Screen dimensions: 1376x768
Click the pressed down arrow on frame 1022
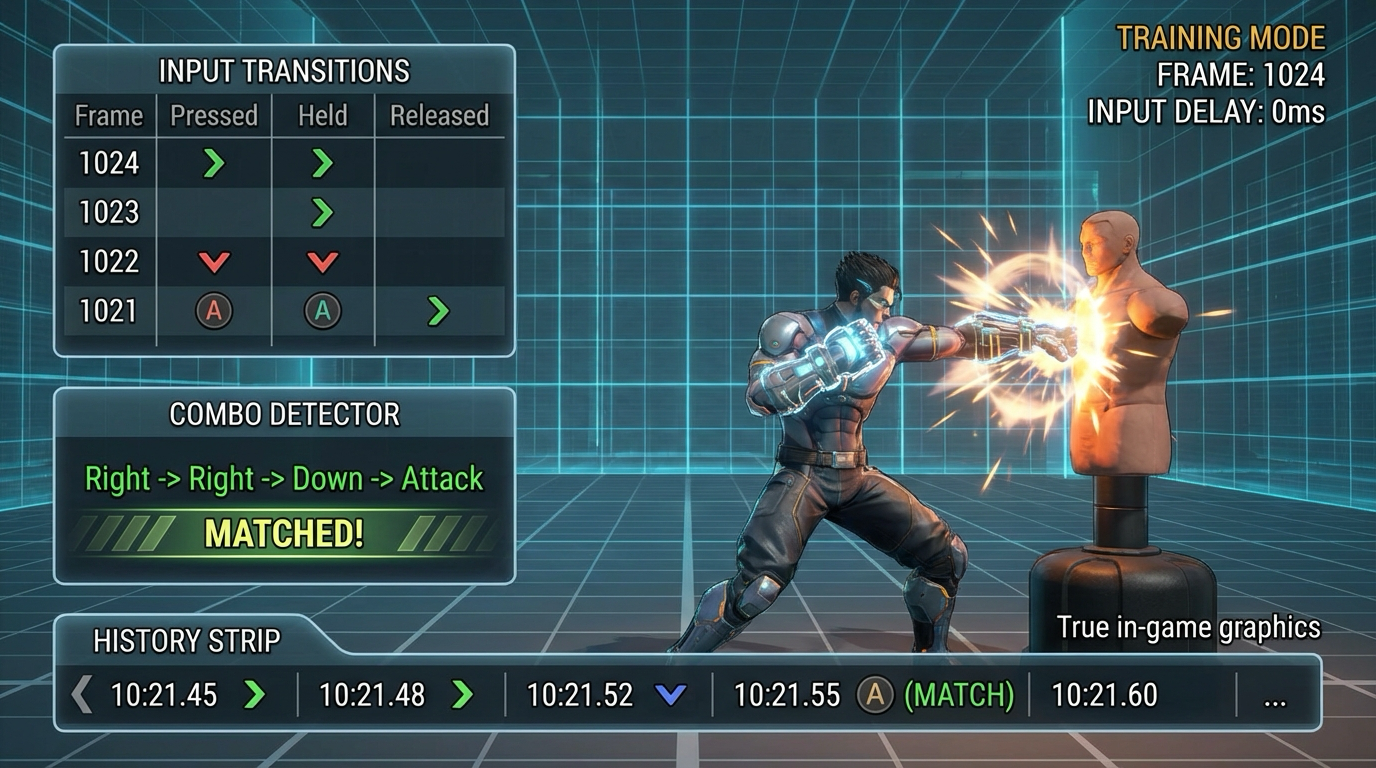click(x=213, y=260)
